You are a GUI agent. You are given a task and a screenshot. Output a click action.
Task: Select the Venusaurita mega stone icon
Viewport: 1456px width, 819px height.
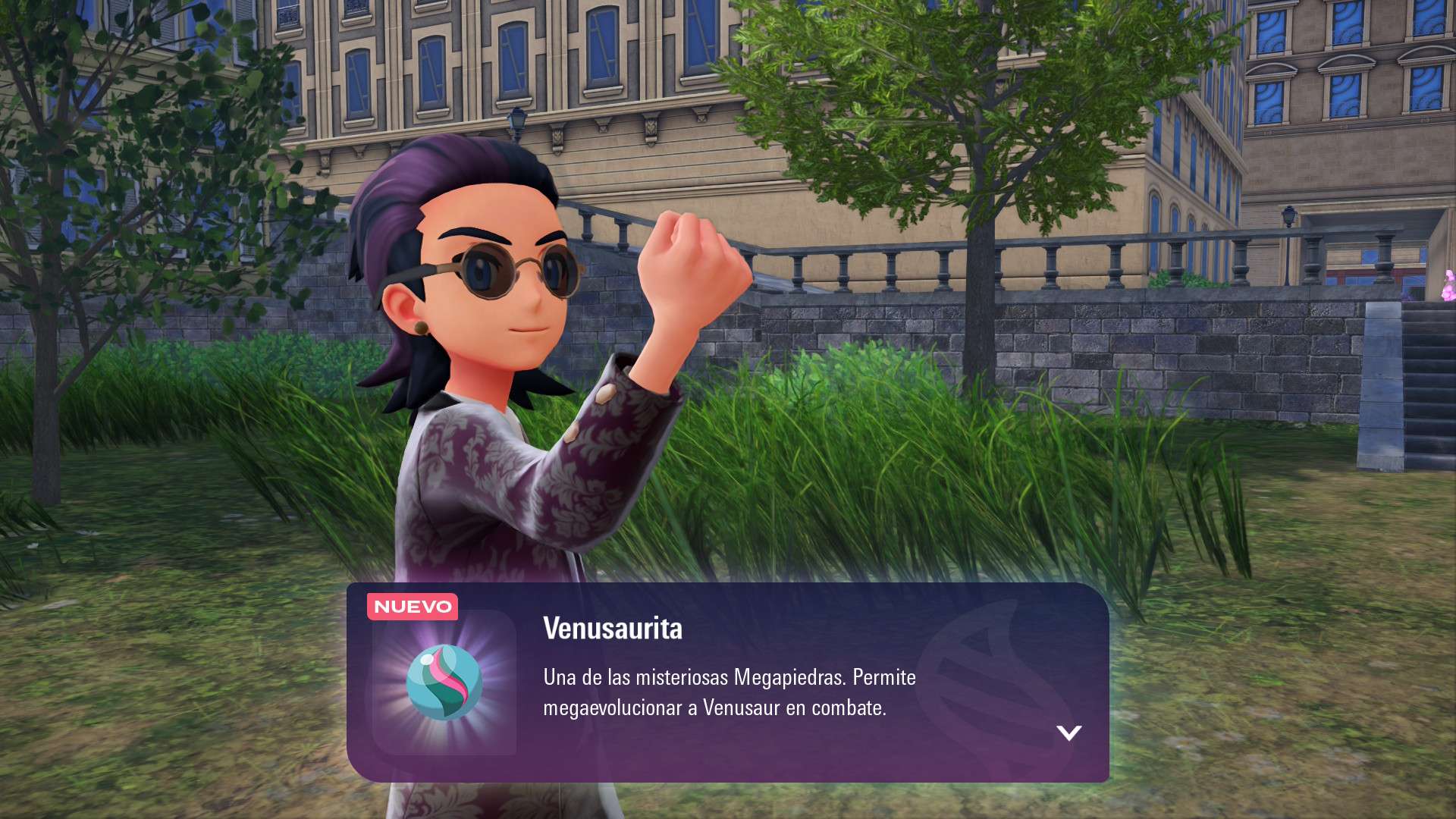[444, 682]
